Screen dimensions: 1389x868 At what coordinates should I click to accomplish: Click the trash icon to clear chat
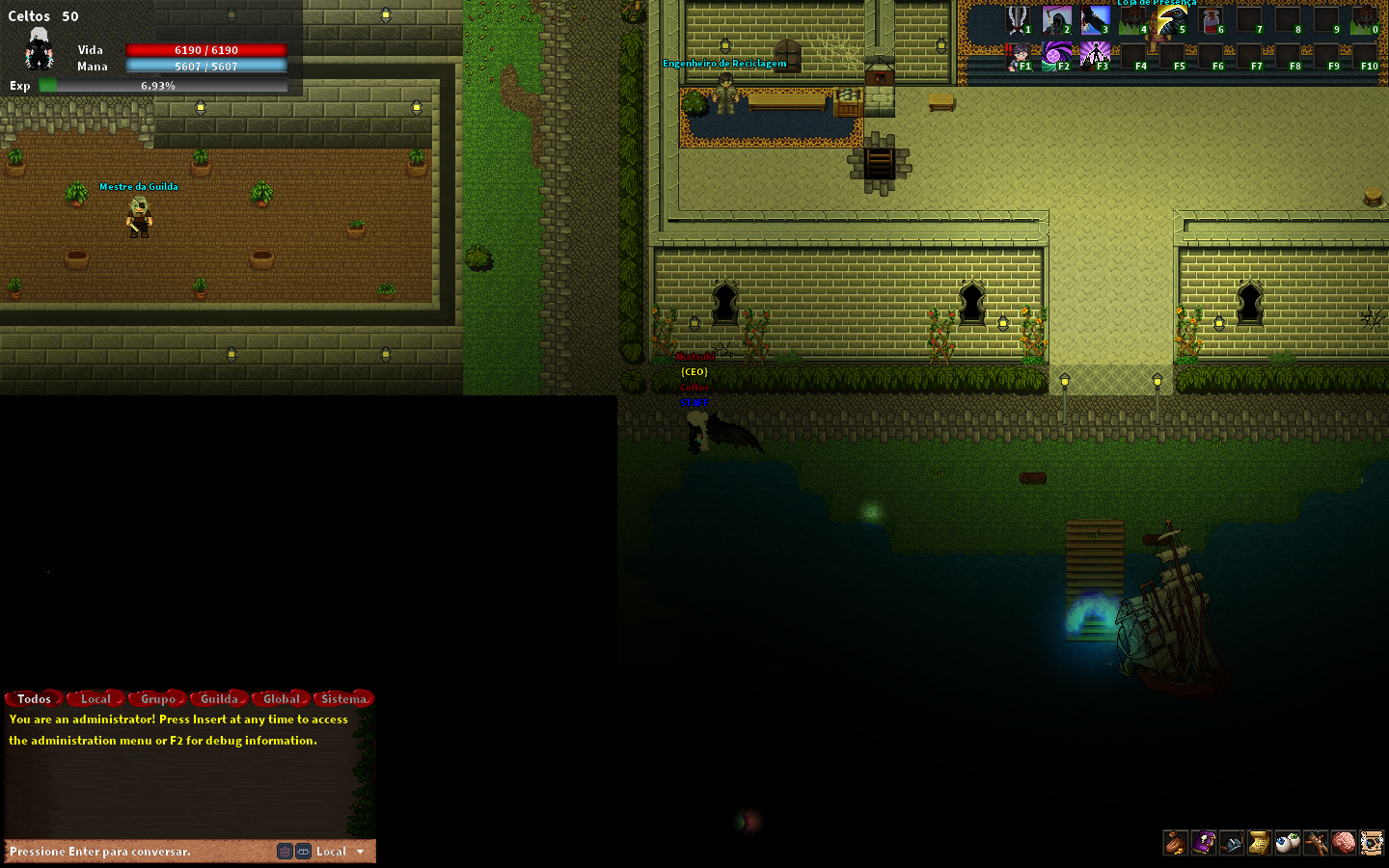pyautogui.click(x=285, y=852)
